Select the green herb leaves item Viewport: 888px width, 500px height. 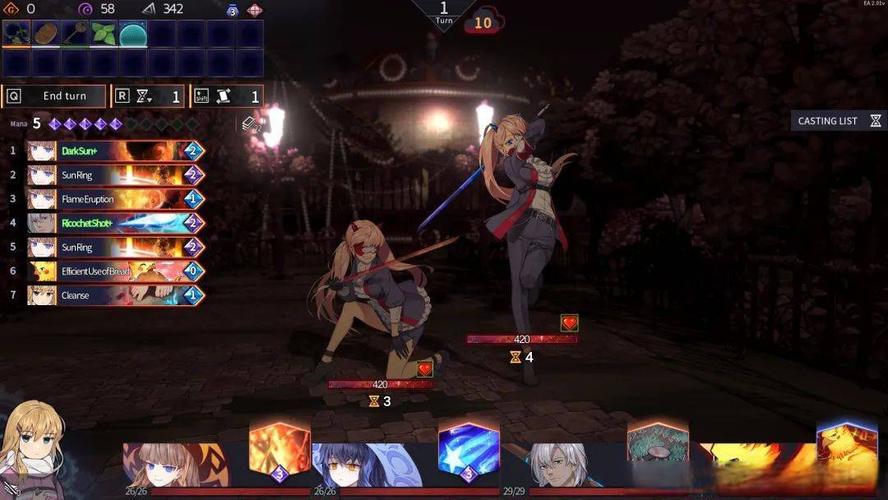[104, 34]
